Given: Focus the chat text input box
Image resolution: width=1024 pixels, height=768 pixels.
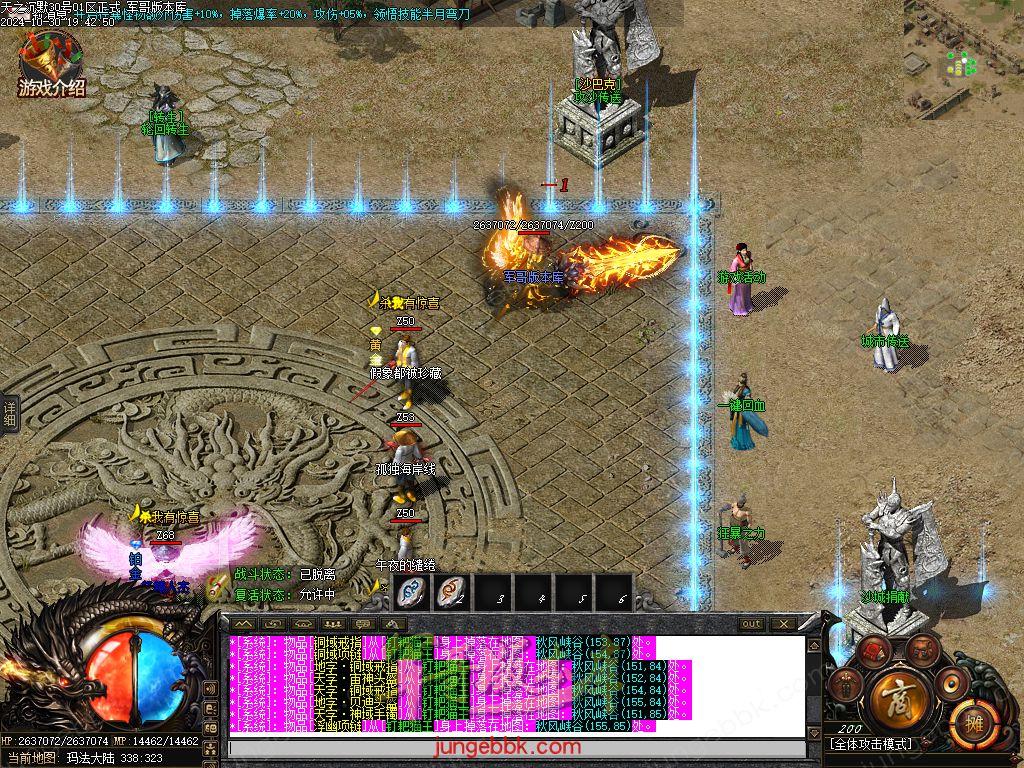Looking at the screenshot, I should click(516, 748).
